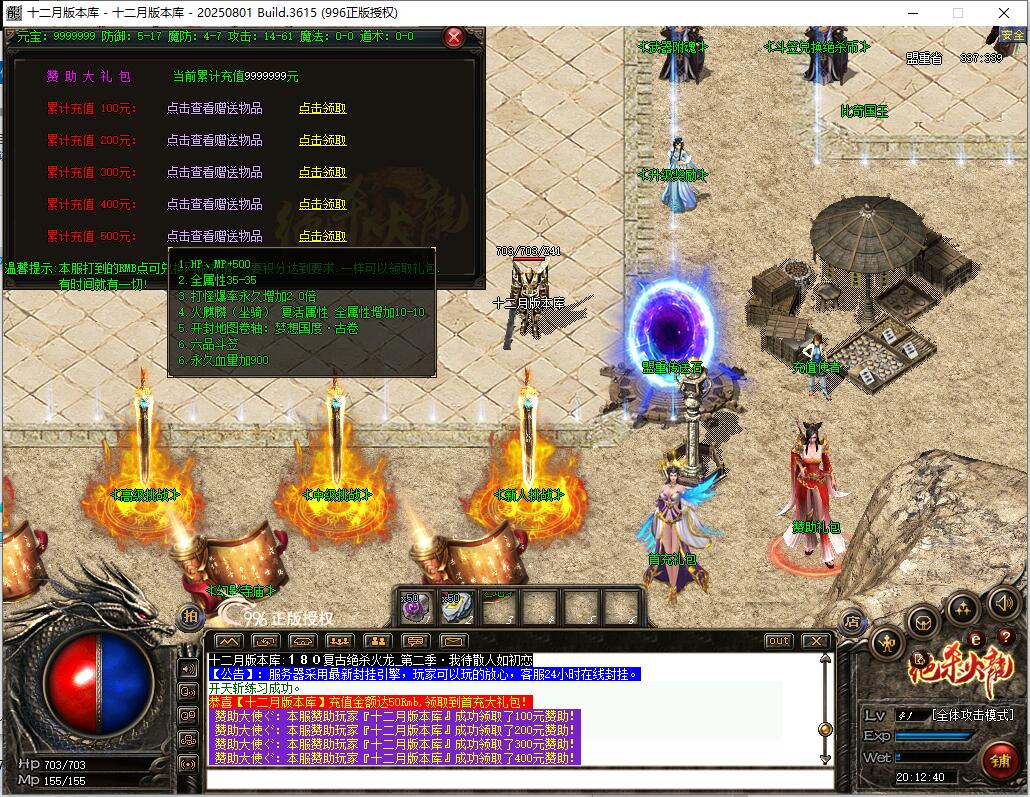Open the envelope mail icon above chat
The height and width of the screenshot is (797, 1030).
[x=453, y=641]
